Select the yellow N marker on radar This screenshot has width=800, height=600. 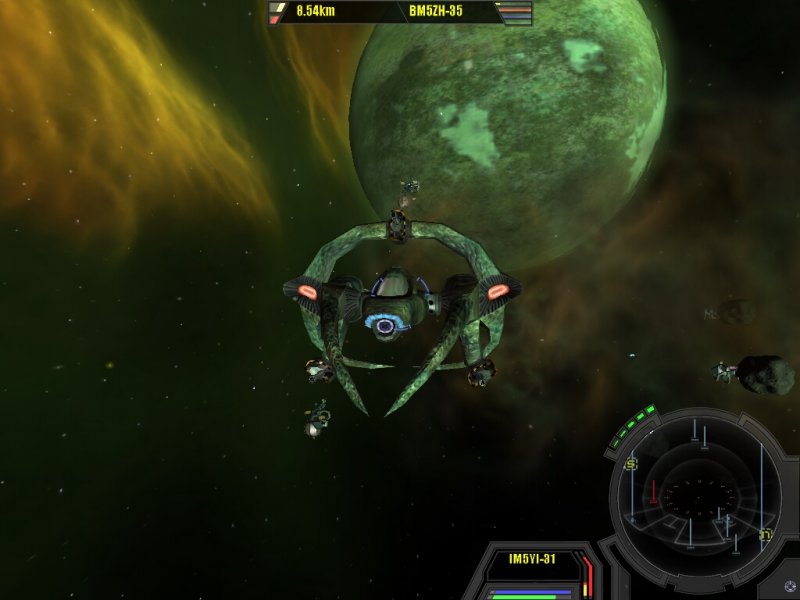(x=766, y=533)
